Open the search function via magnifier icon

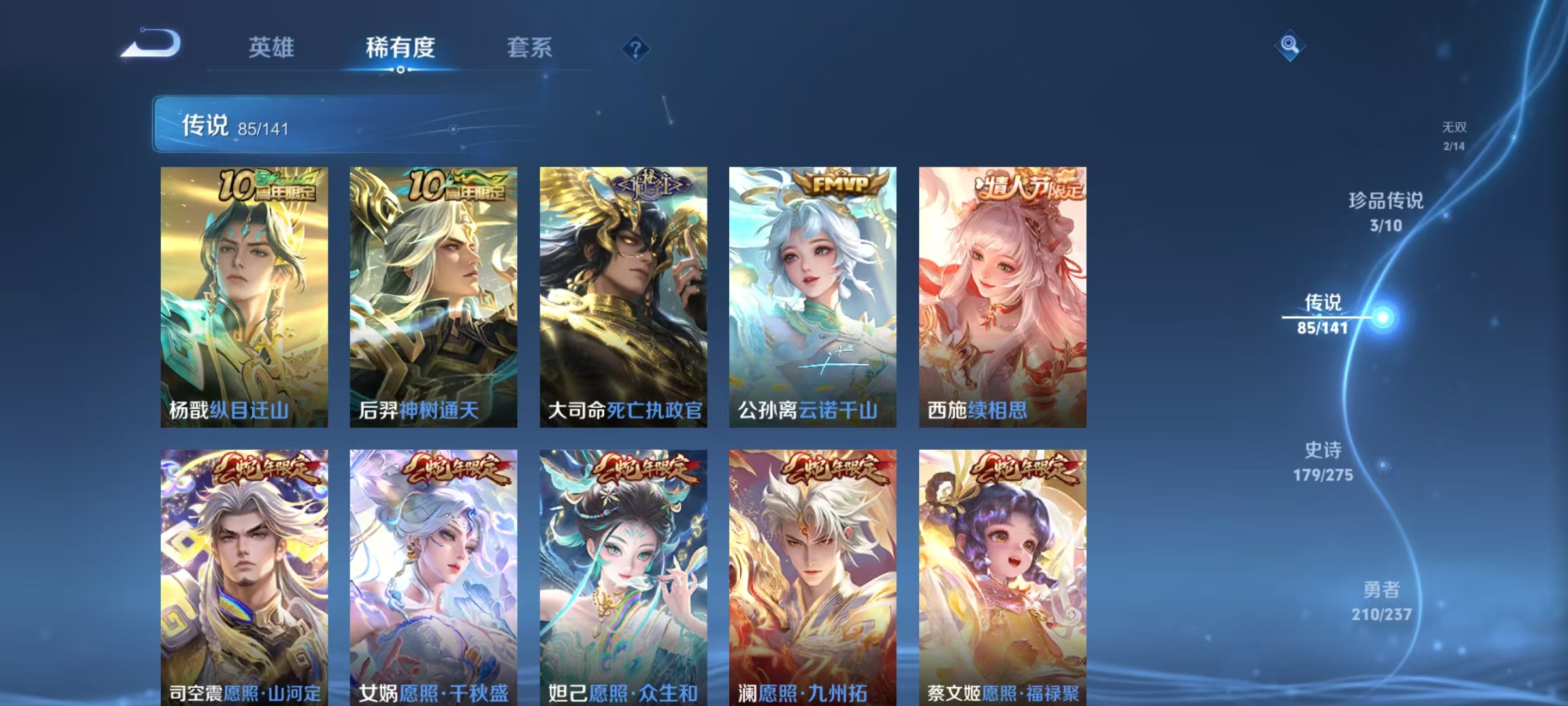[x=1290, y=46]
